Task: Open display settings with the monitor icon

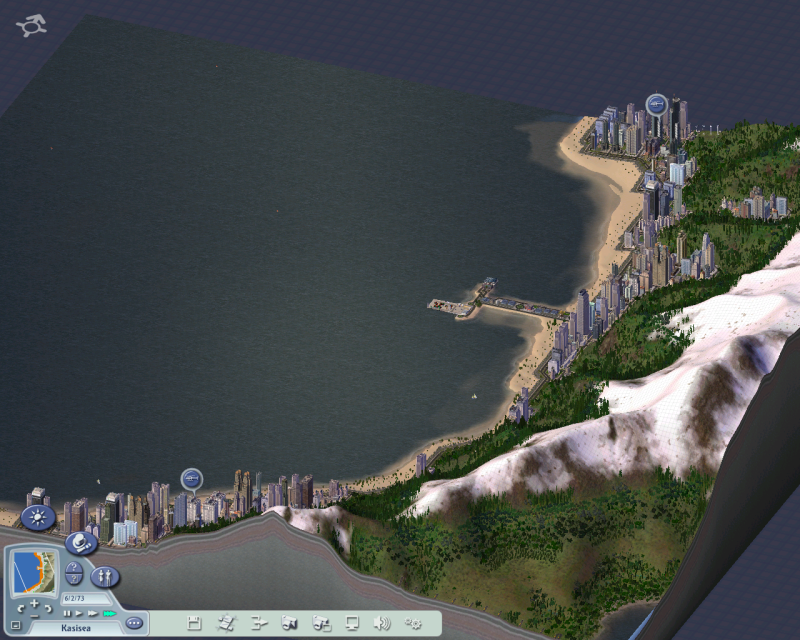Action: tap(352, 623)
